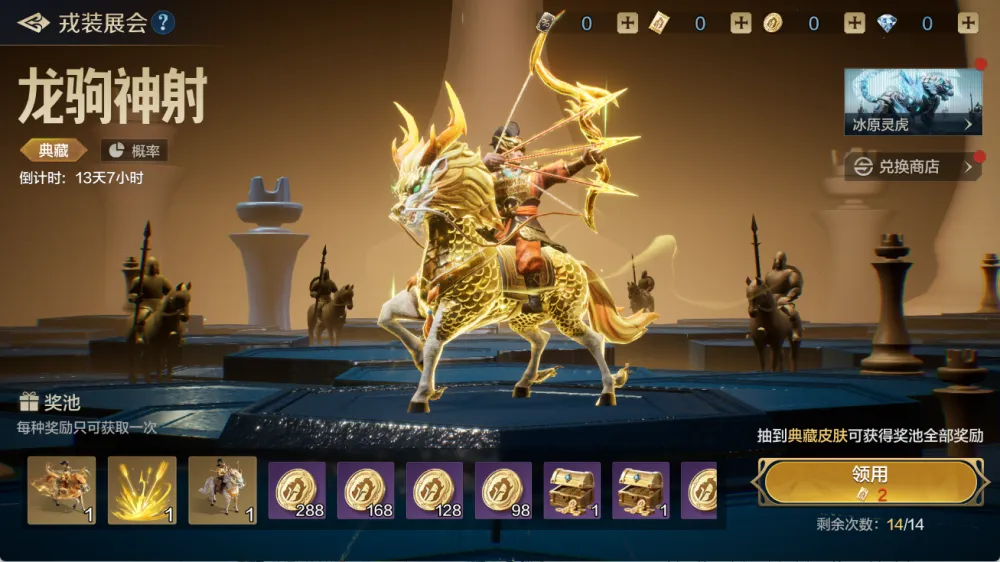Select the golden kirin archer skin reward
1000x562 pixels.
tap(62, 490)
